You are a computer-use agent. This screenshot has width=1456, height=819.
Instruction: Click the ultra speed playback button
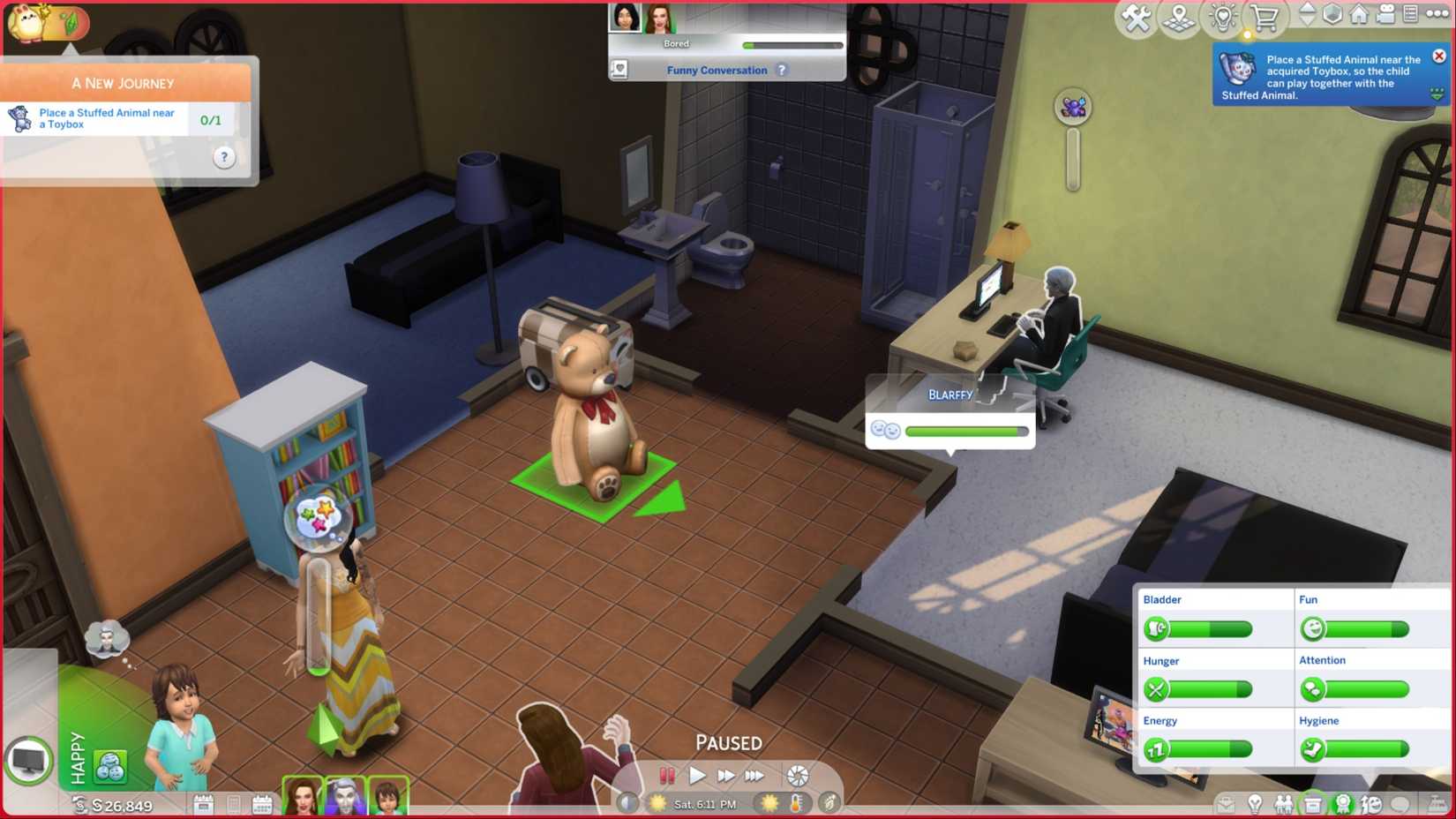click(x=755, y=776)
